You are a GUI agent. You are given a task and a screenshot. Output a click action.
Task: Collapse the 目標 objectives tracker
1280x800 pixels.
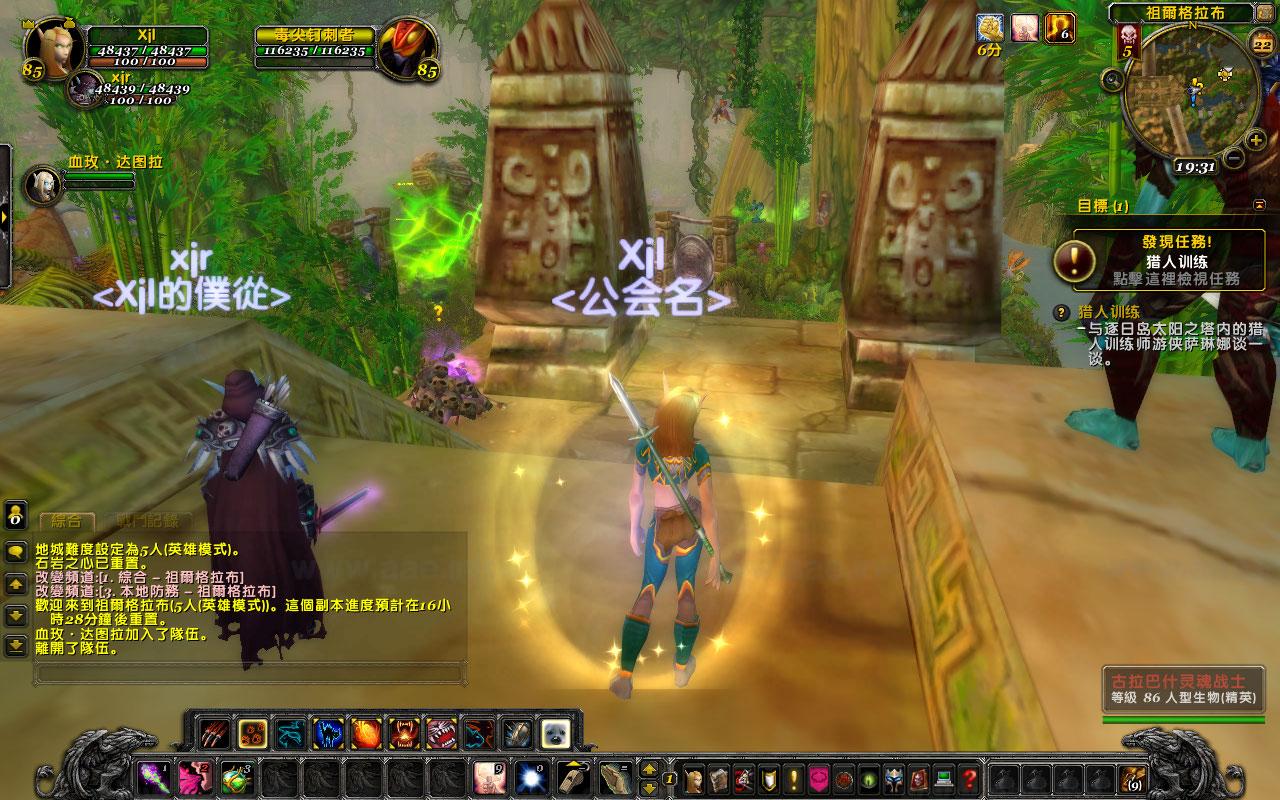(x=1257, y=205)
